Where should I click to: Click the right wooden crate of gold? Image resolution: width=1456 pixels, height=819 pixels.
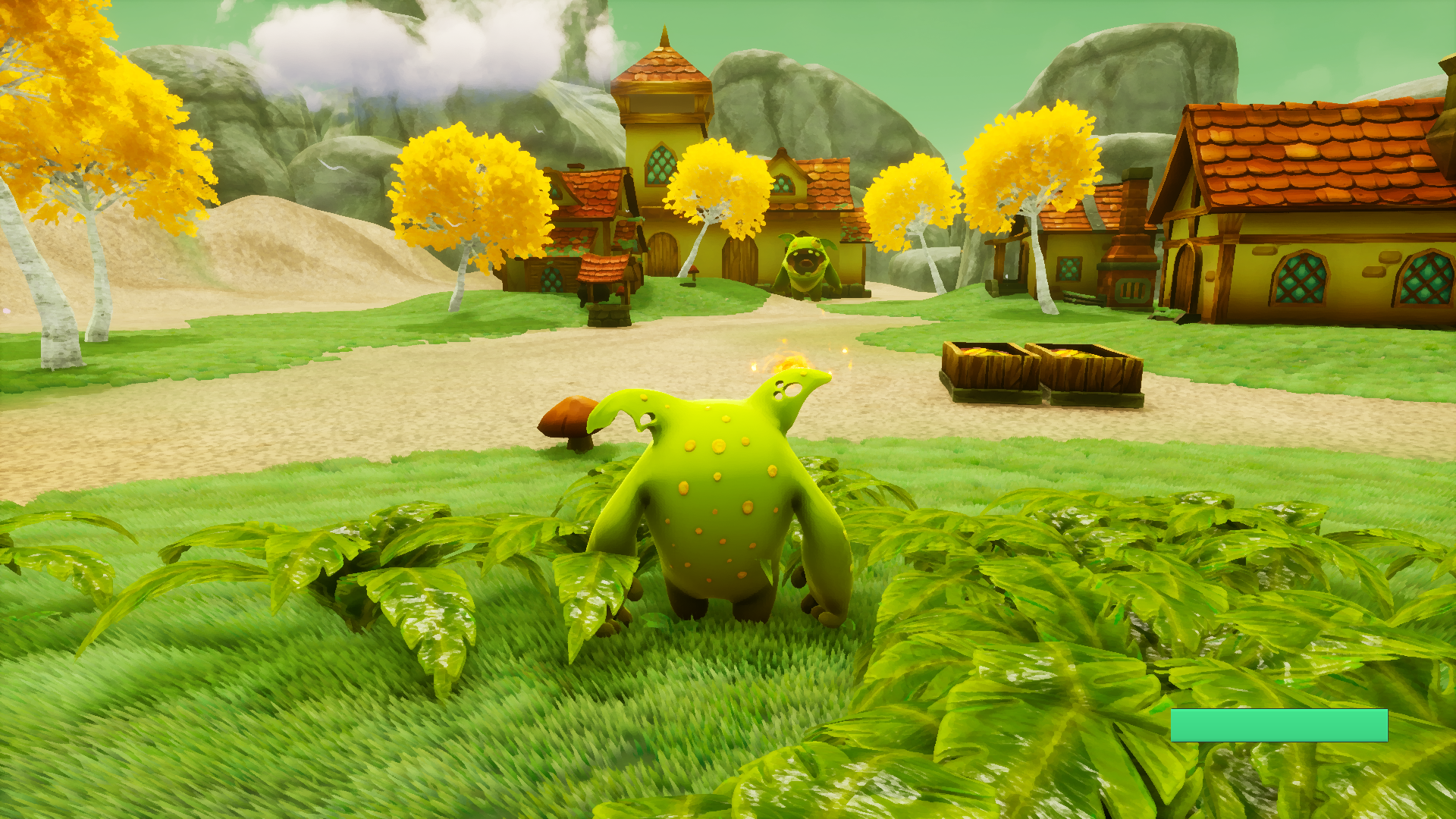pyautogui.click(x=1086, y=364)
